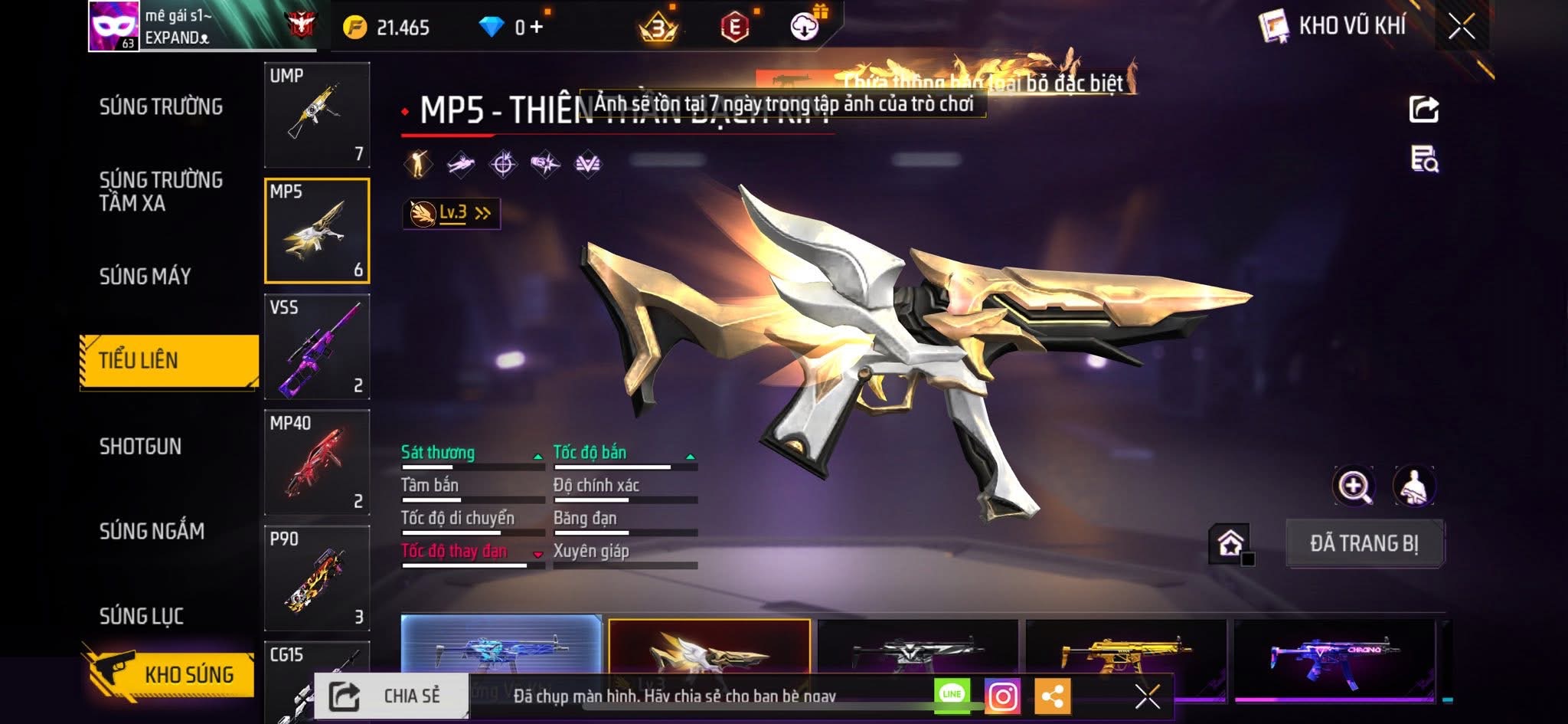
Task: Share the screenshot via LINE
Action: point(952,694)
